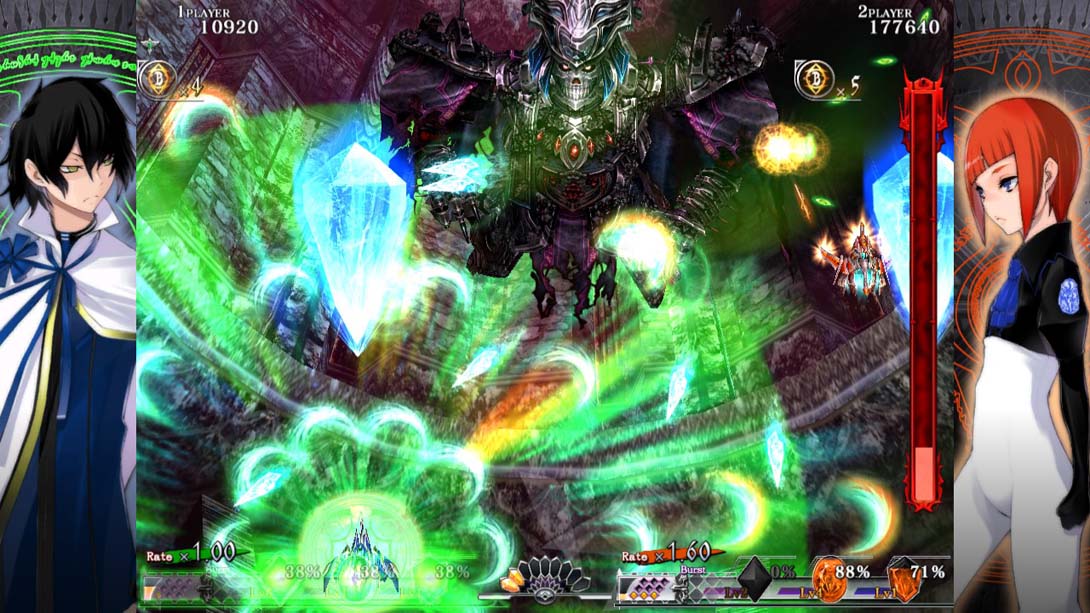The width and height of the screenshot is (1090, 613).
Task: Select Player 2's black diamond element shot
Action: (x=754, y=579)
